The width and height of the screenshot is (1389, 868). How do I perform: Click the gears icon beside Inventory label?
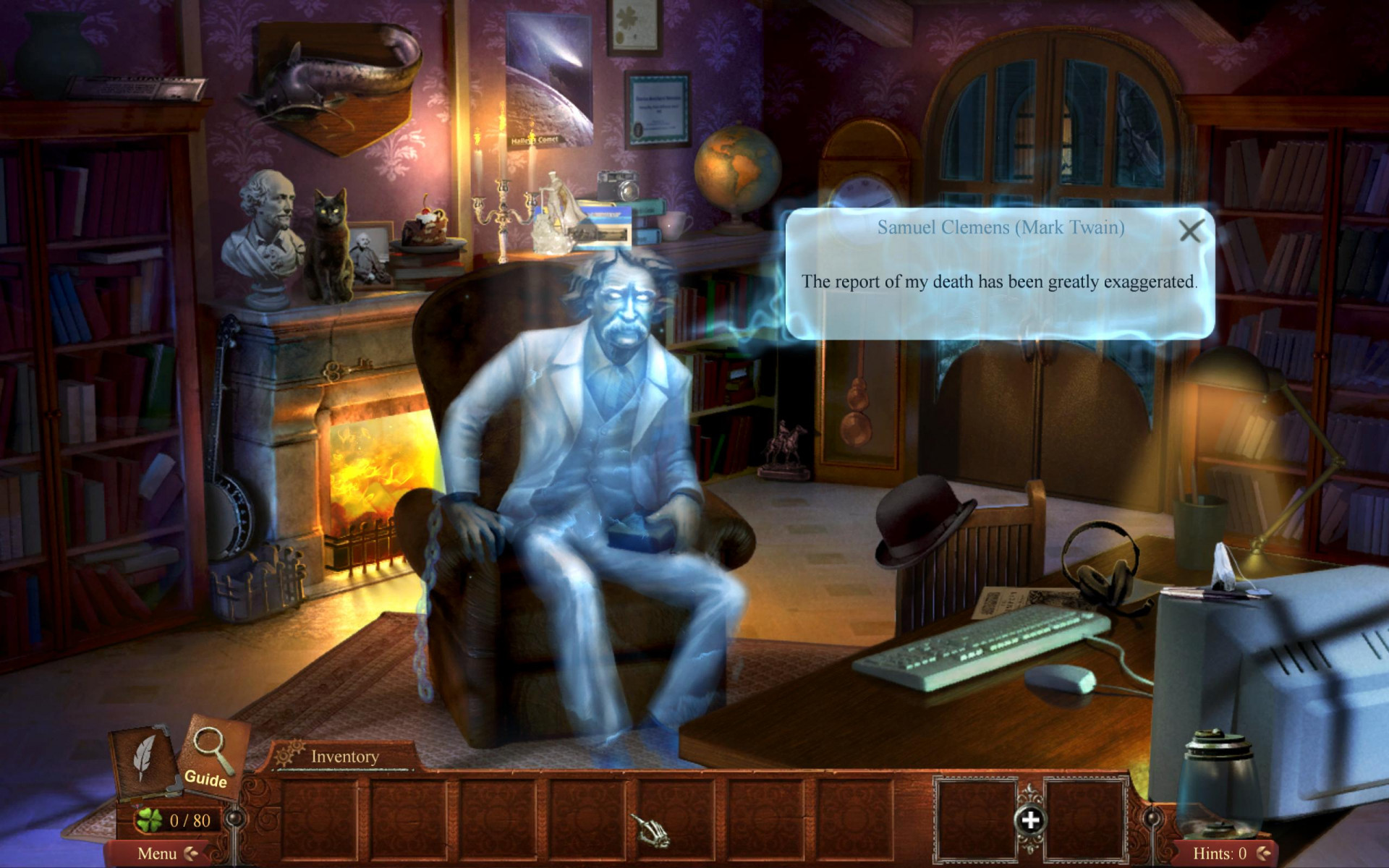(289, 754)
